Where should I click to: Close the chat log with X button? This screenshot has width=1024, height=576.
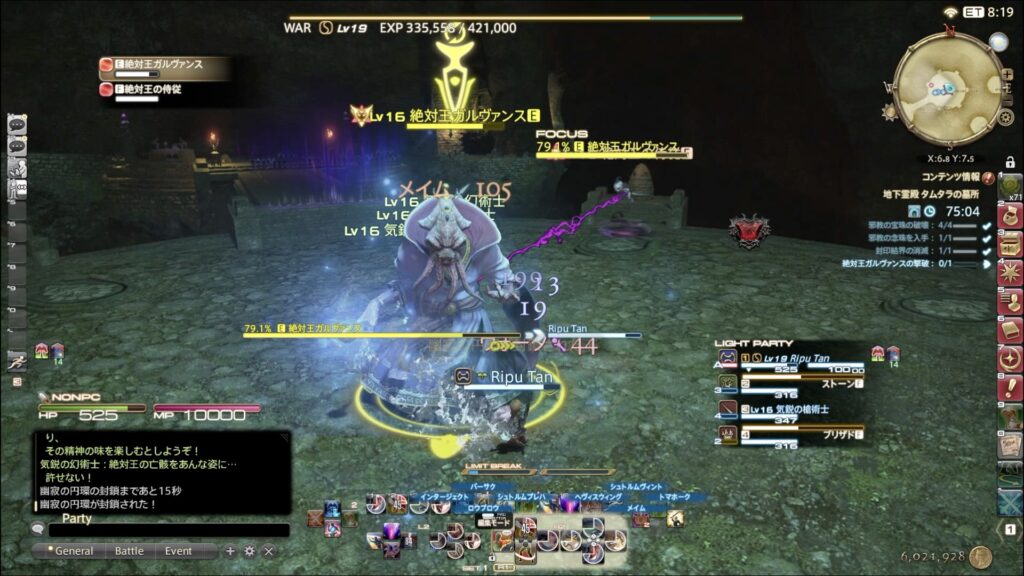click(x=268, y=551)
